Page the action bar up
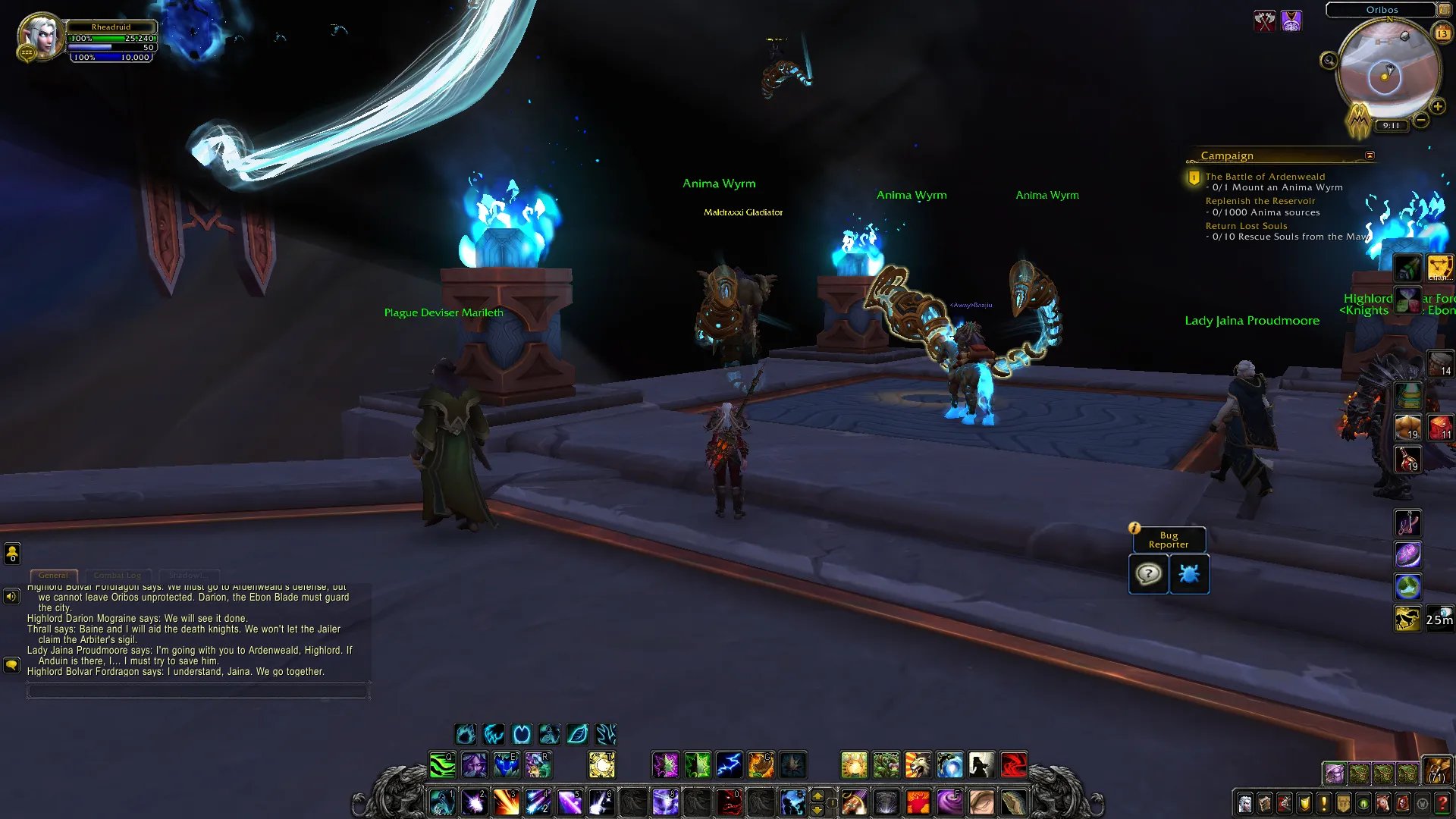This screenshot has width=1456, height=819. 817,795
